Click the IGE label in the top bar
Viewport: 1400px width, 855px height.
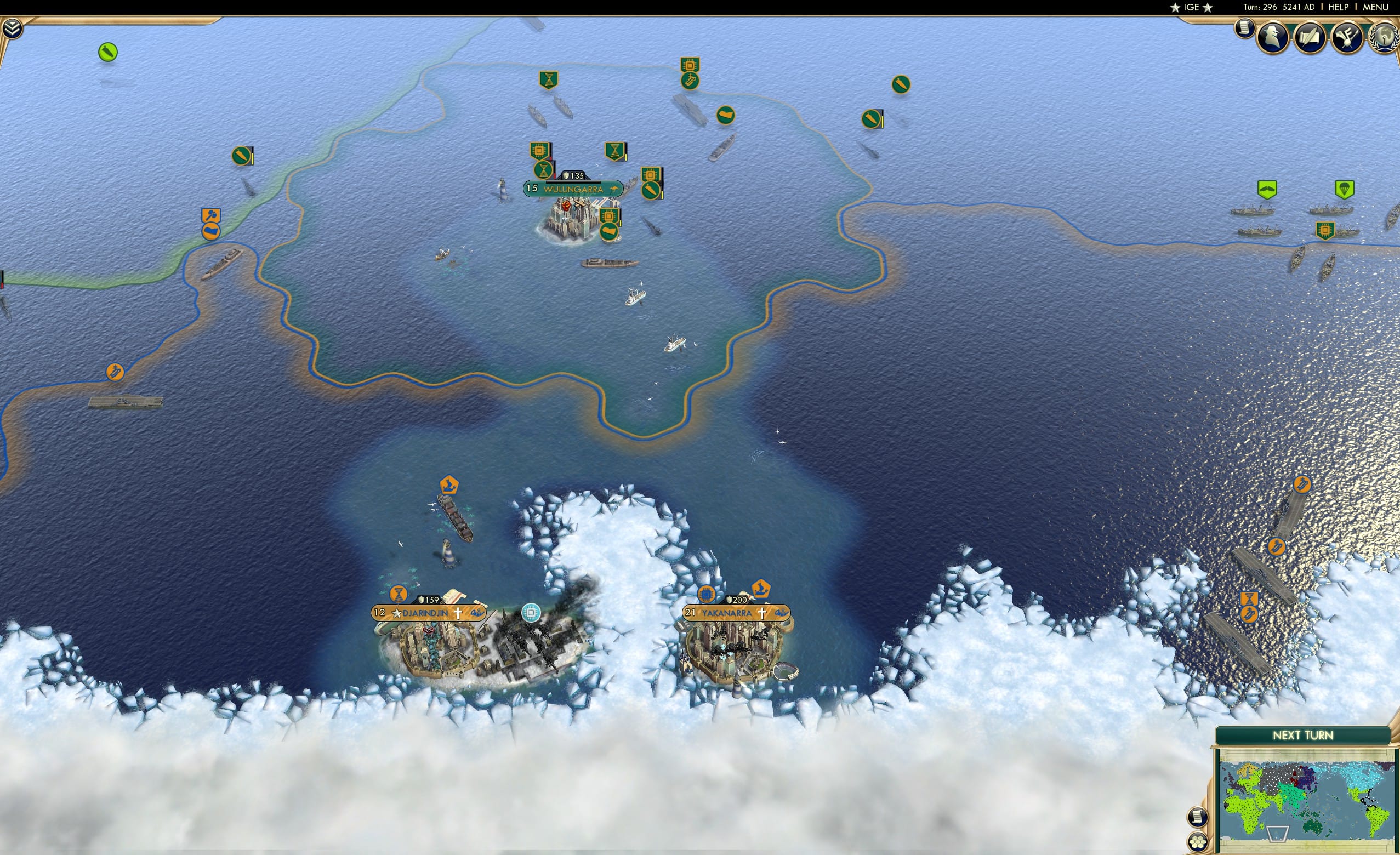1191,7
